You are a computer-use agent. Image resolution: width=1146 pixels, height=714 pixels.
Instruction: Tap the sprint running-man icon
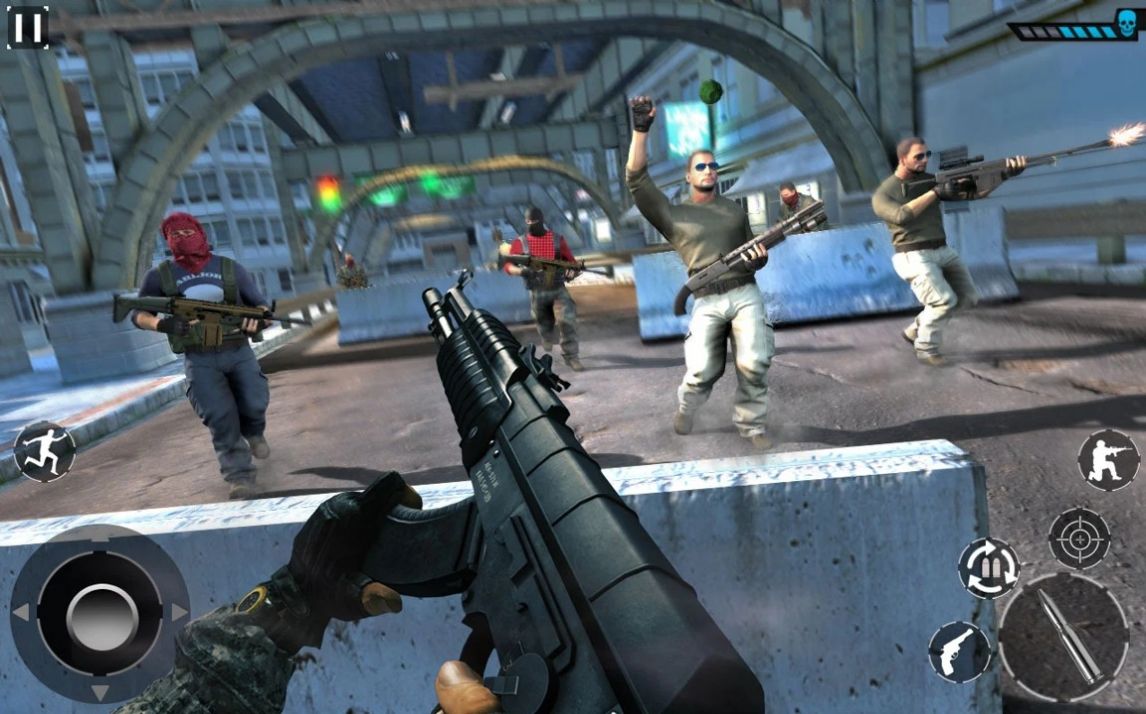click(x=45, y=452)
